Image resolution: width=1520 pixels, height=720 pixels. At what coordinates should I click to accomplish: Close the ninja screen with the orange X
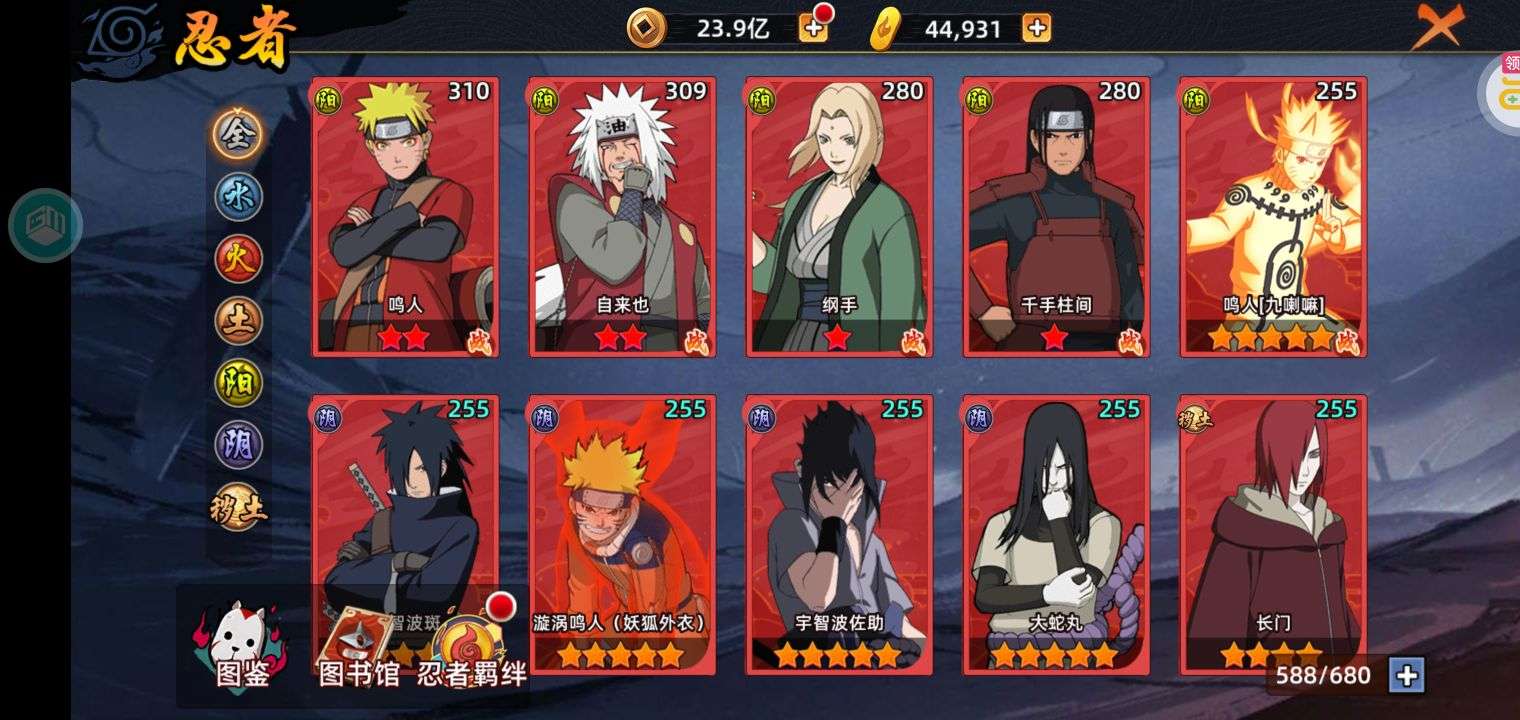tap(1437, 27)
